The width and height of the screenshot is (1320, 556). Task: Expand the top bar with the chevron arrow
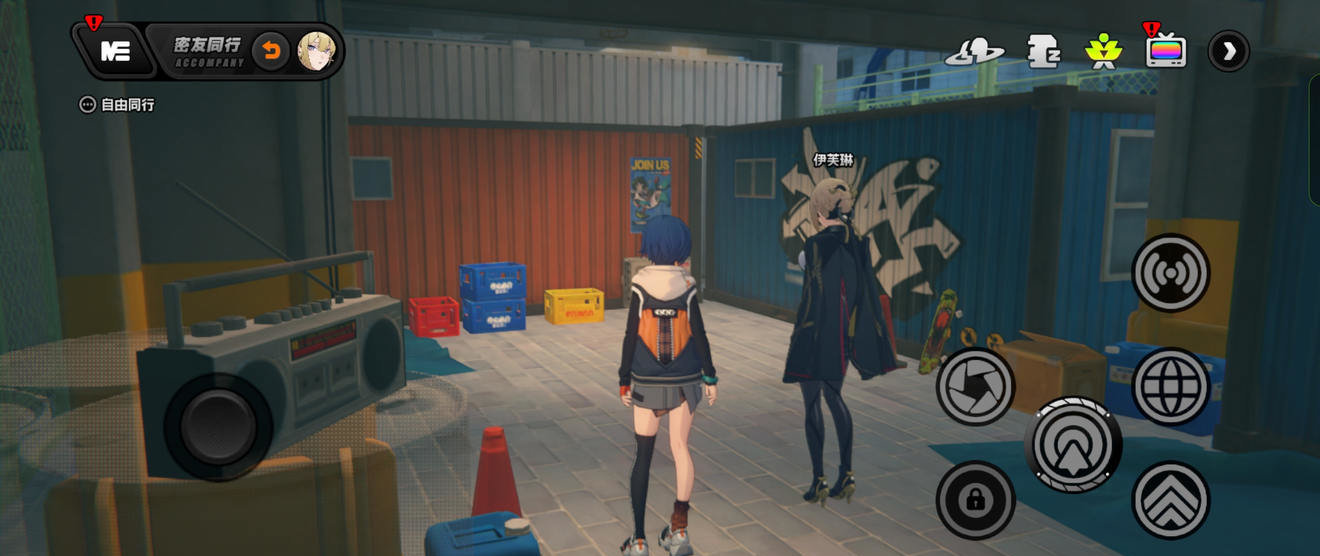[1229, 51]
